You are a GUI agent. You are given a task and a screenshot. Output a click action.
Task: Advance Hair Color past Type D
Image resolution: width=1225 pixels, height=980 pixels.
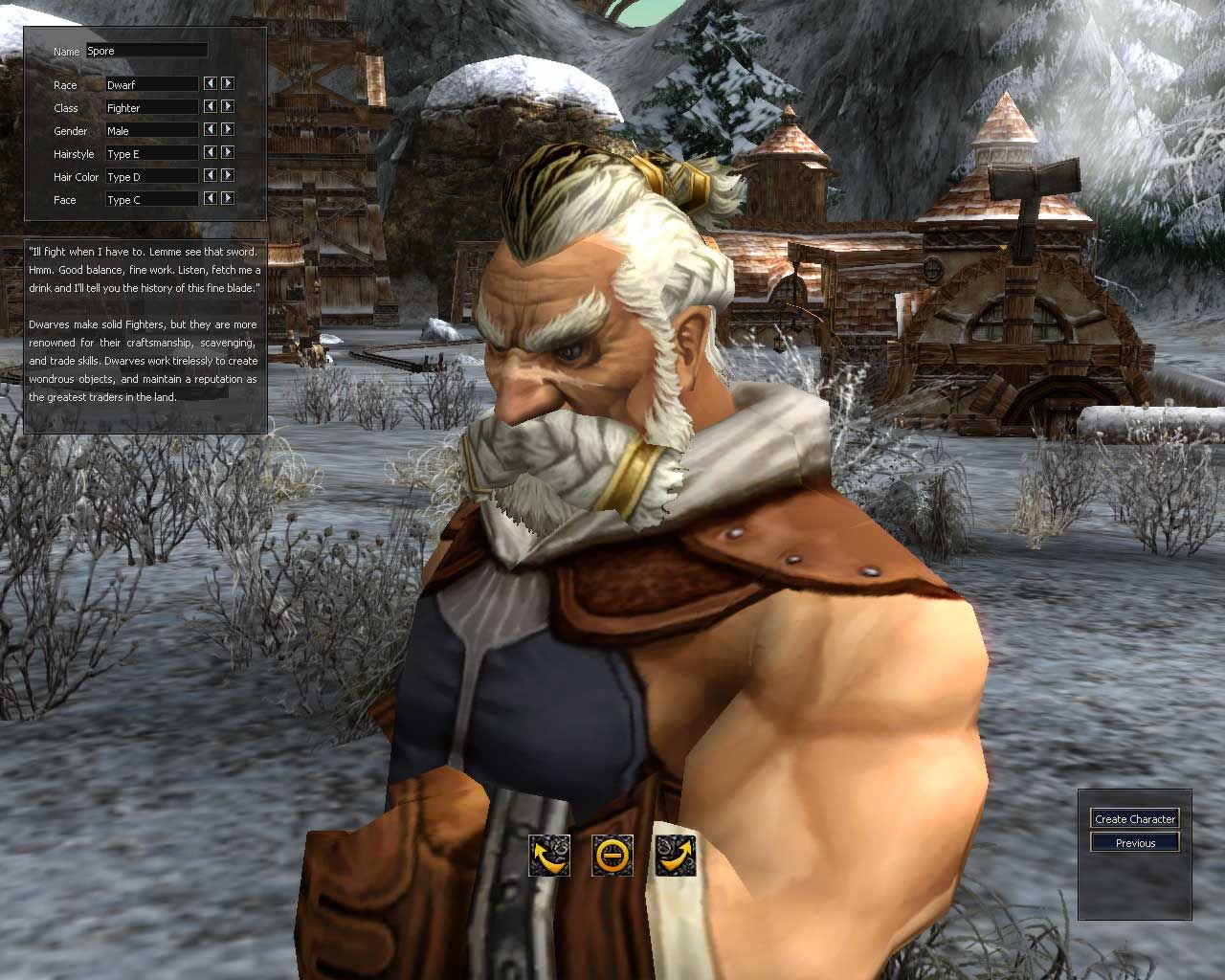(228, 175)
